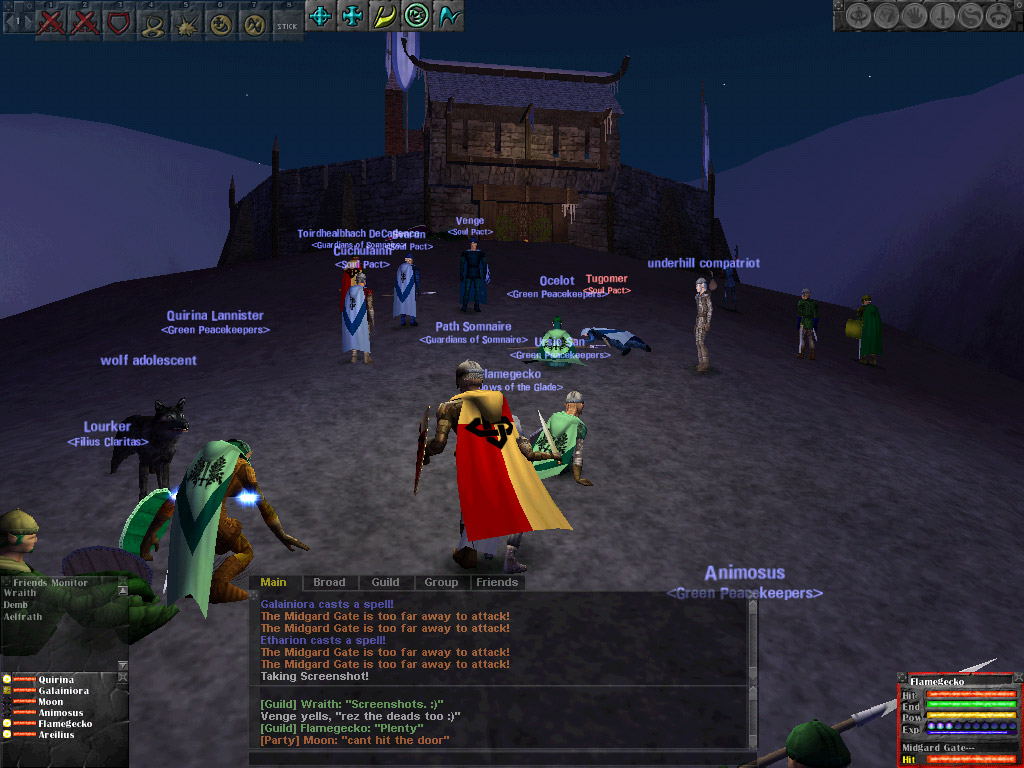Choose Areilius in the group list
Screen dimensions: 1024x768
pos(59,735)
